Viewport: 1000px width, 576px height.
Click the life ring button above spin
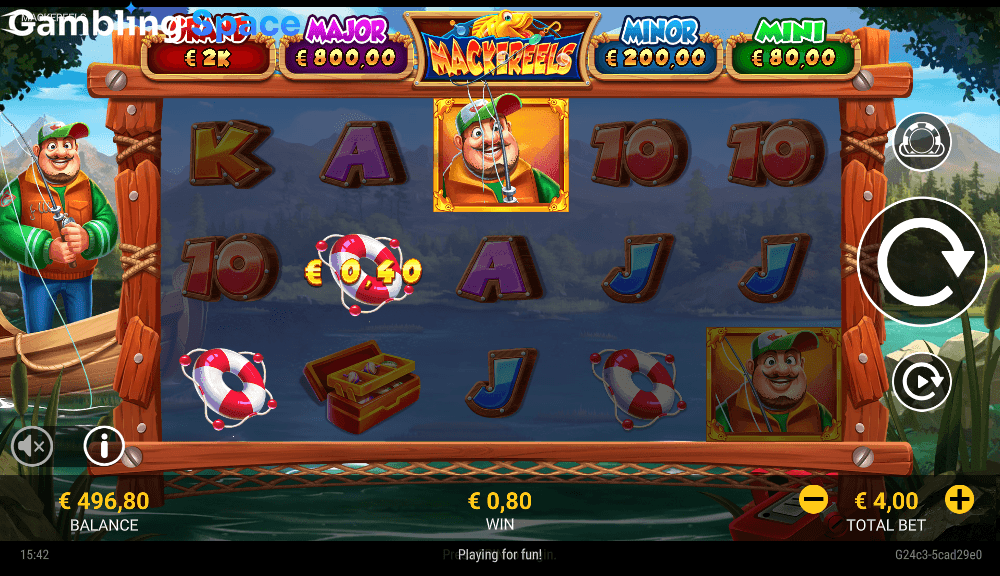(921, 142)
